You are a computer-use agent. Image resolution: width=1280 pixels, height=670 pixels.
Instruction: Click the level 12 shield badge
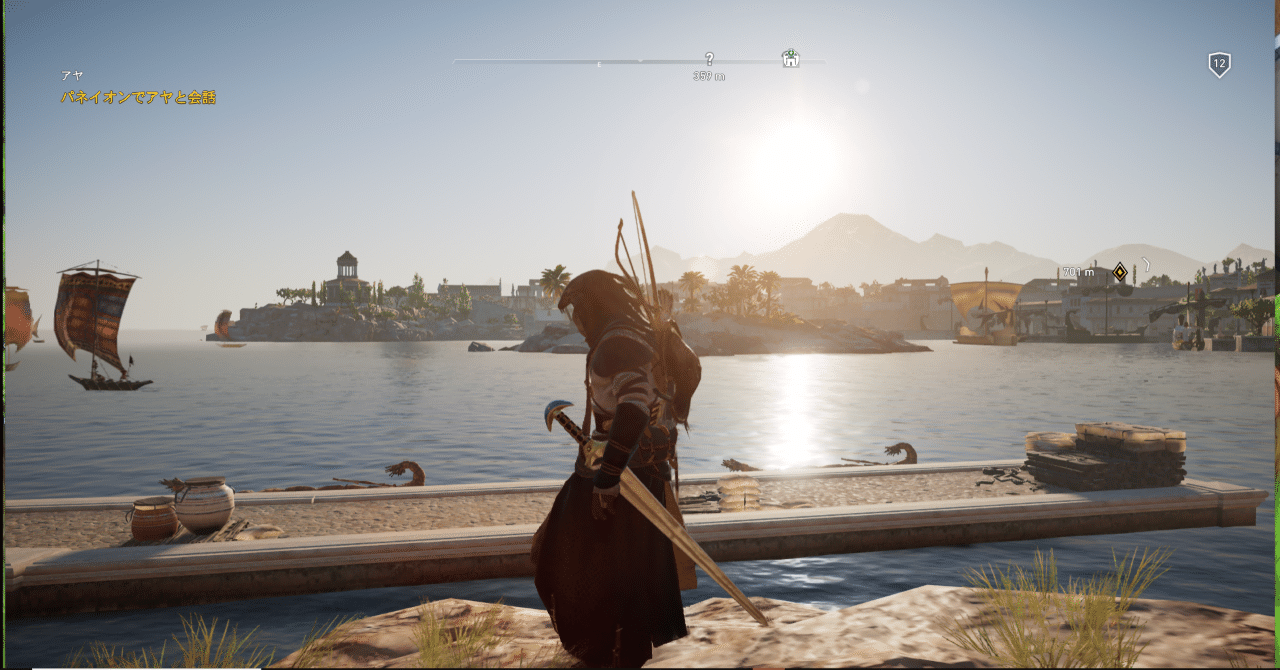pyautogui.click(x=1218, y=65)
